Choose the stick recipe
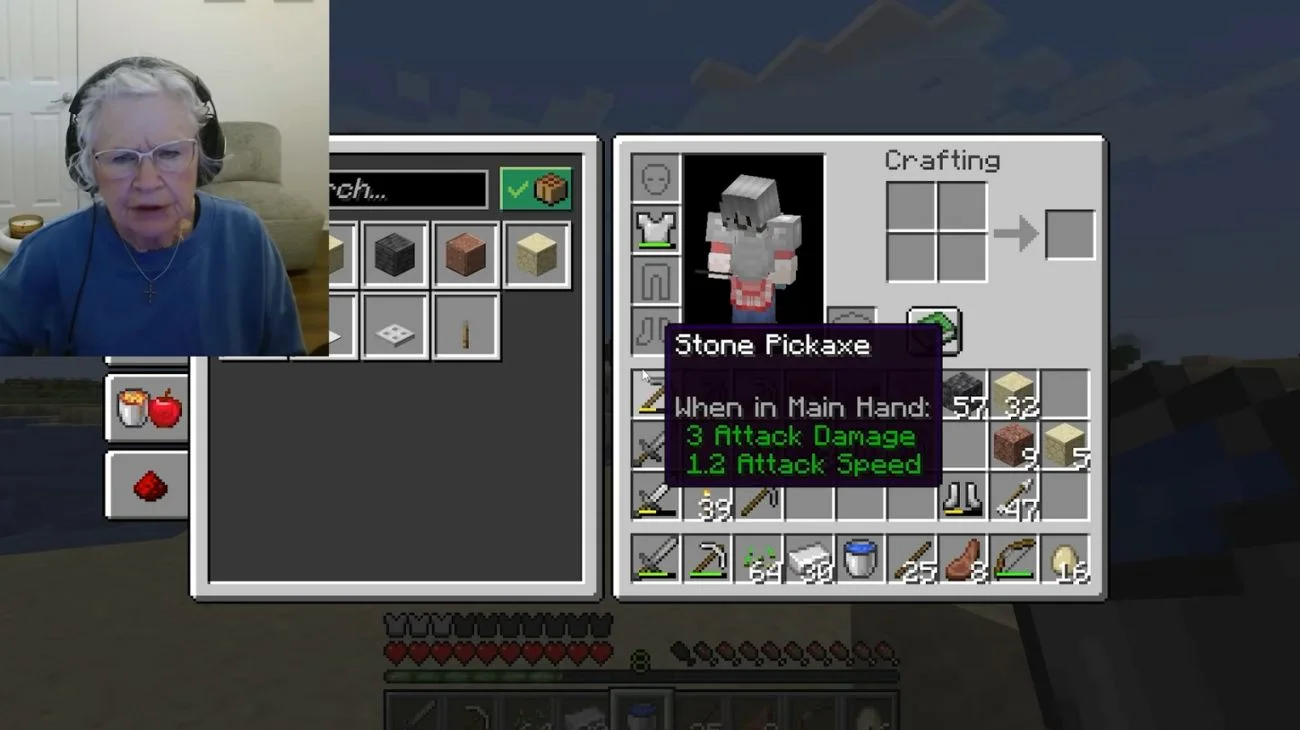The height and width of the screenshot is (730, 1300). coord(465,326)
